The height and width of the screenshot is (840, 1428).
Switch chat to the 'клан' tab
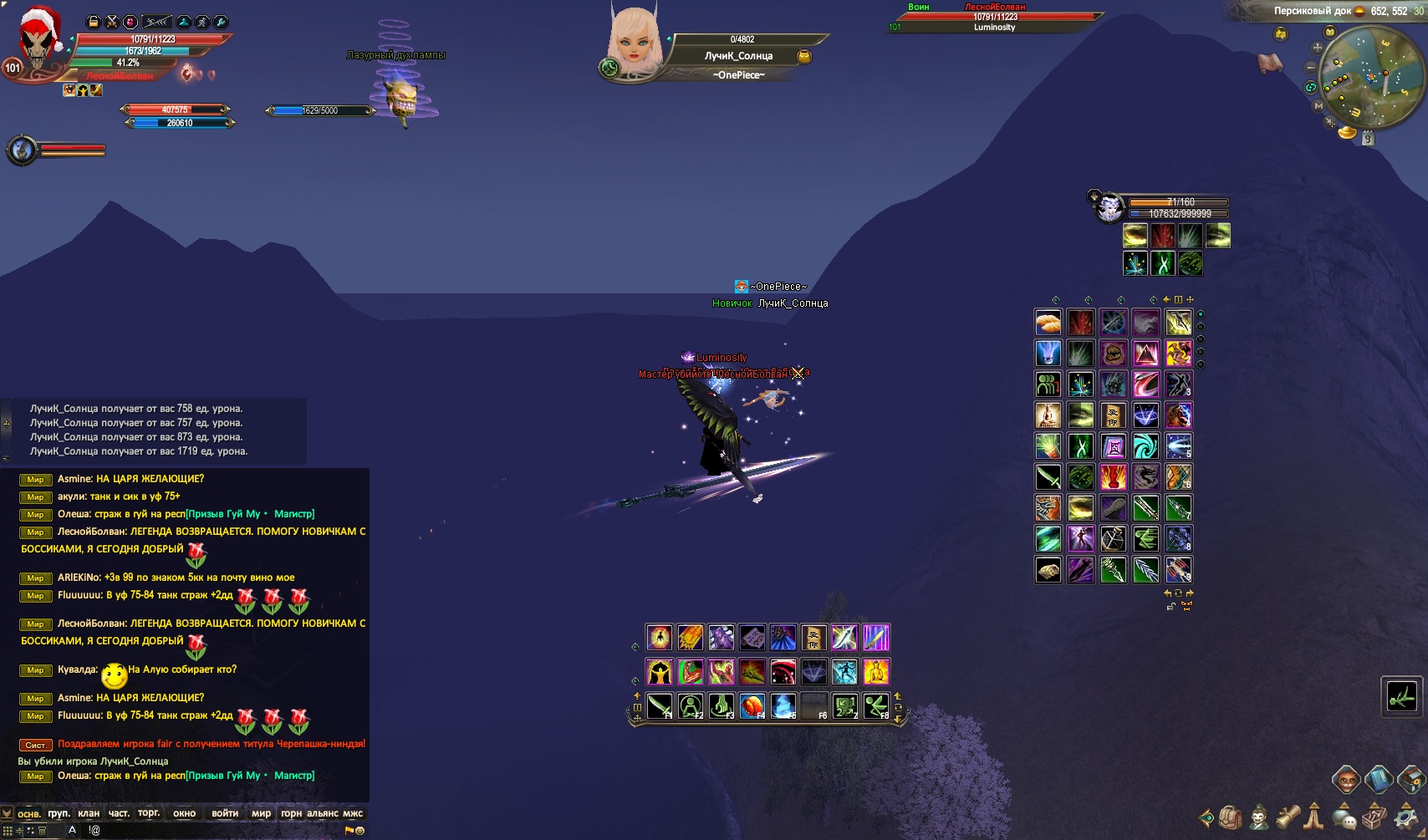[x=89, y=813]
